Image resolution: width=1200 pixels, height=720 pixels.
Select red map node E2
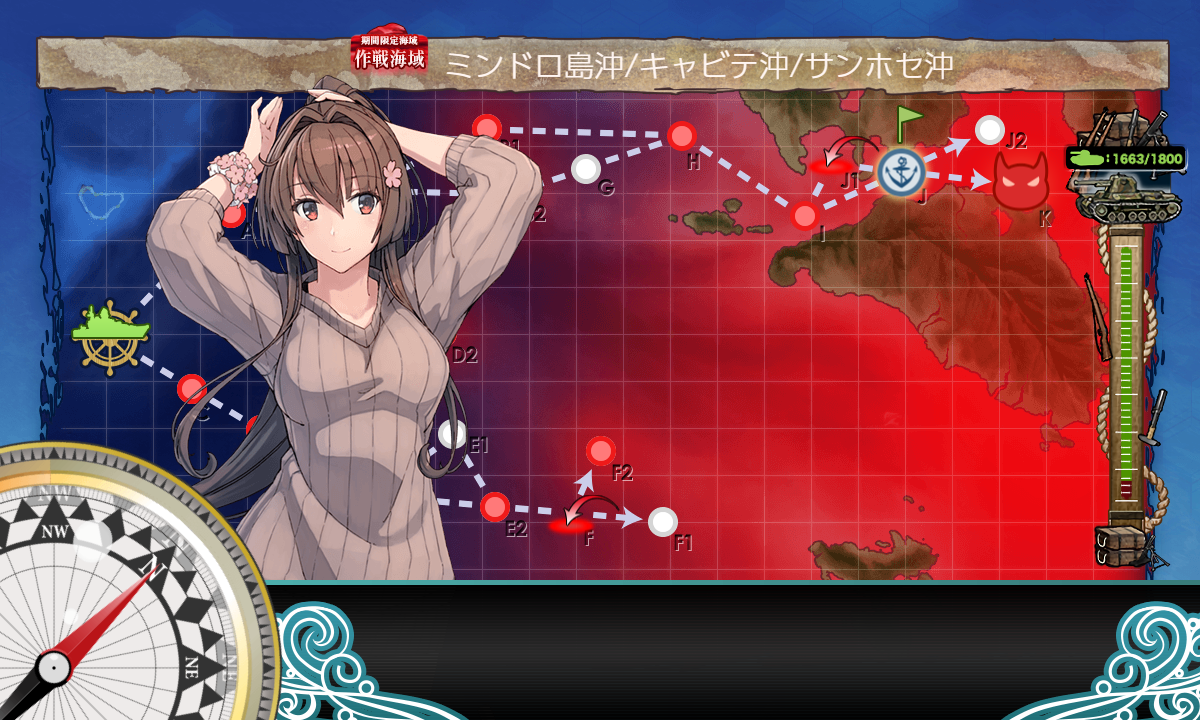pyautogui.click(x=495, y=507)
